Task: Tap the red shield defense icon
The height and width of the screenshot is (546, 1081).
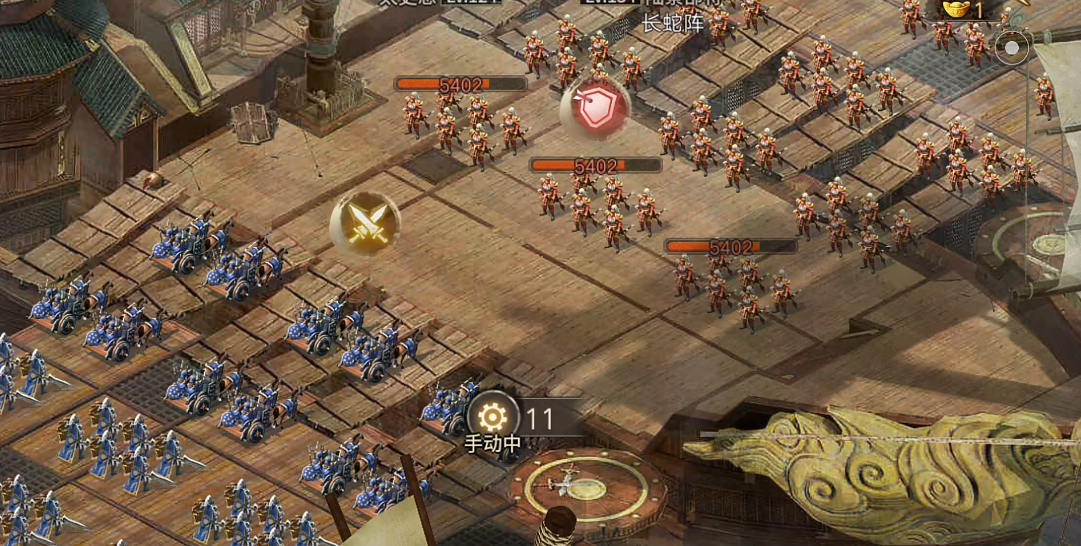Action: click(595, 108)
